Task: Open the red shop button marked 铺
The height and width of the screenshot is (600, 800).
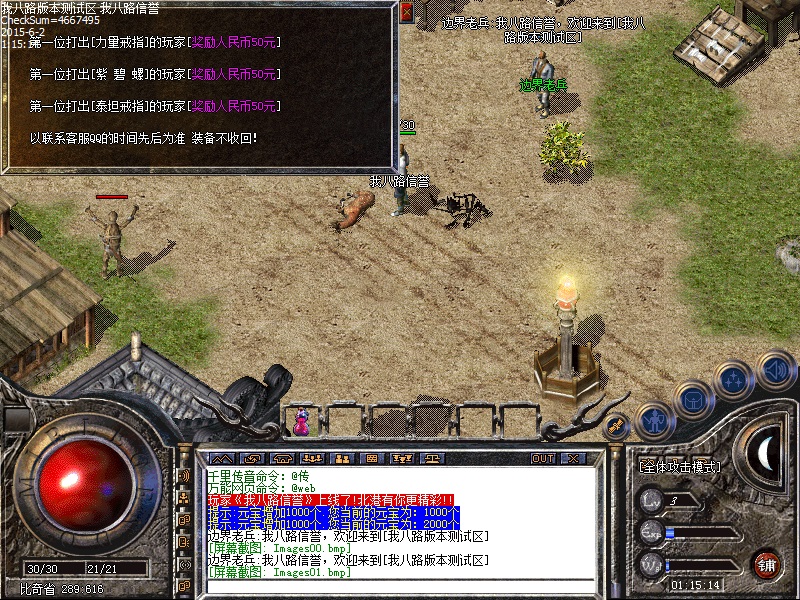Action: pos(767,563)
